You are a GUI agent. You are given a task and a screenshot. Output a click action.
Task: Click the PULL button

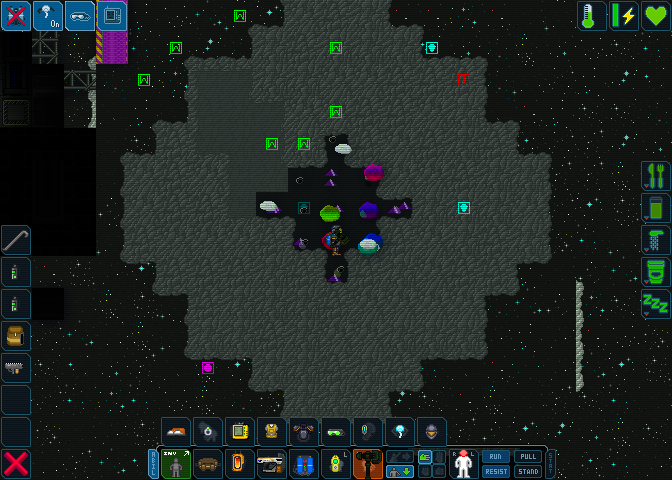click(528, 457)
